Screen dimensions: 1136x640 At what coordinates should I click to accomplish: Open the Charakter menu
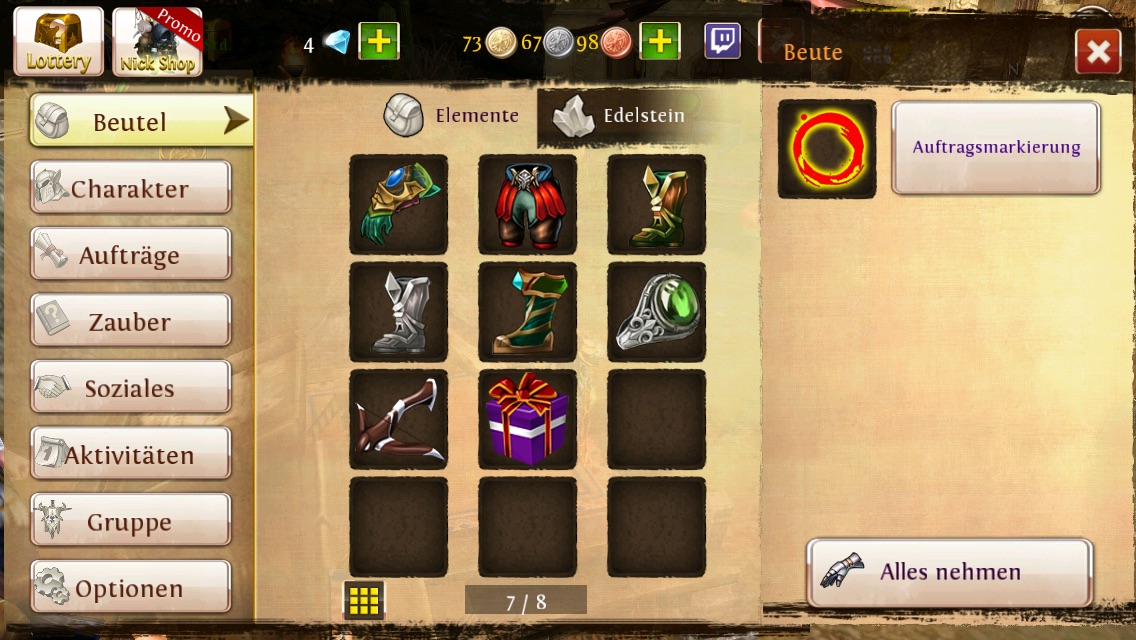[x=130, y=188]
